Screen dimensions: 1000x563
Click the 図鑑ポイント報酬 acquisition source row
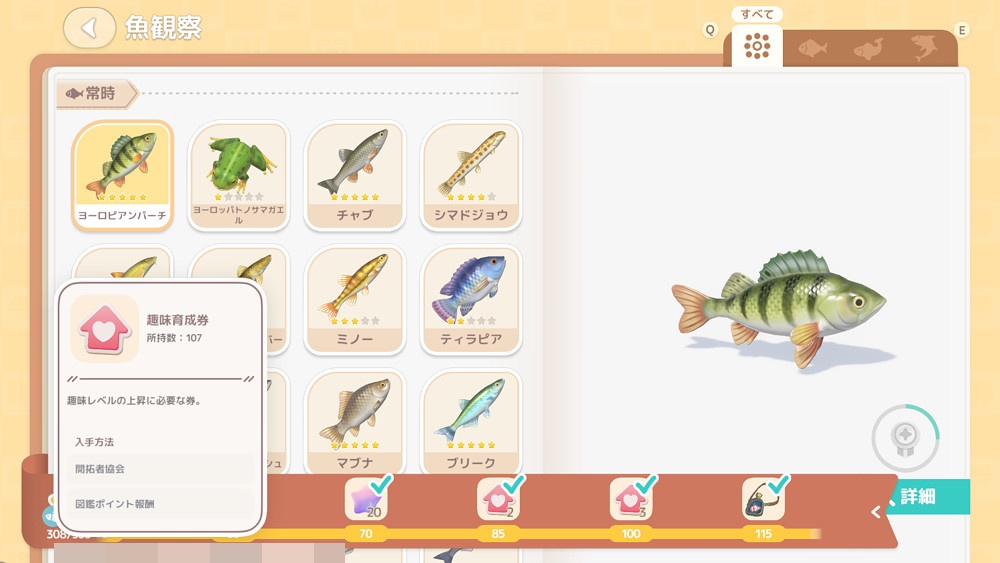click(x=161, y=504)
